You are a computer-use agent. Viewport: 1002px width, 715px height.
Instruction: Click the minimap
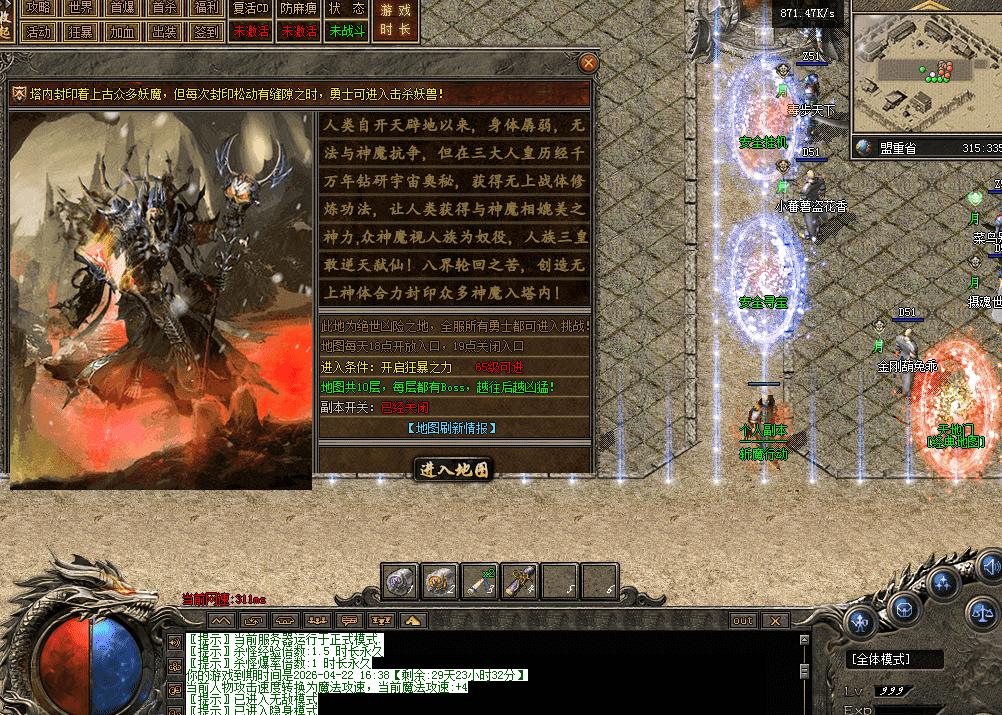click(x=926, y=75)
